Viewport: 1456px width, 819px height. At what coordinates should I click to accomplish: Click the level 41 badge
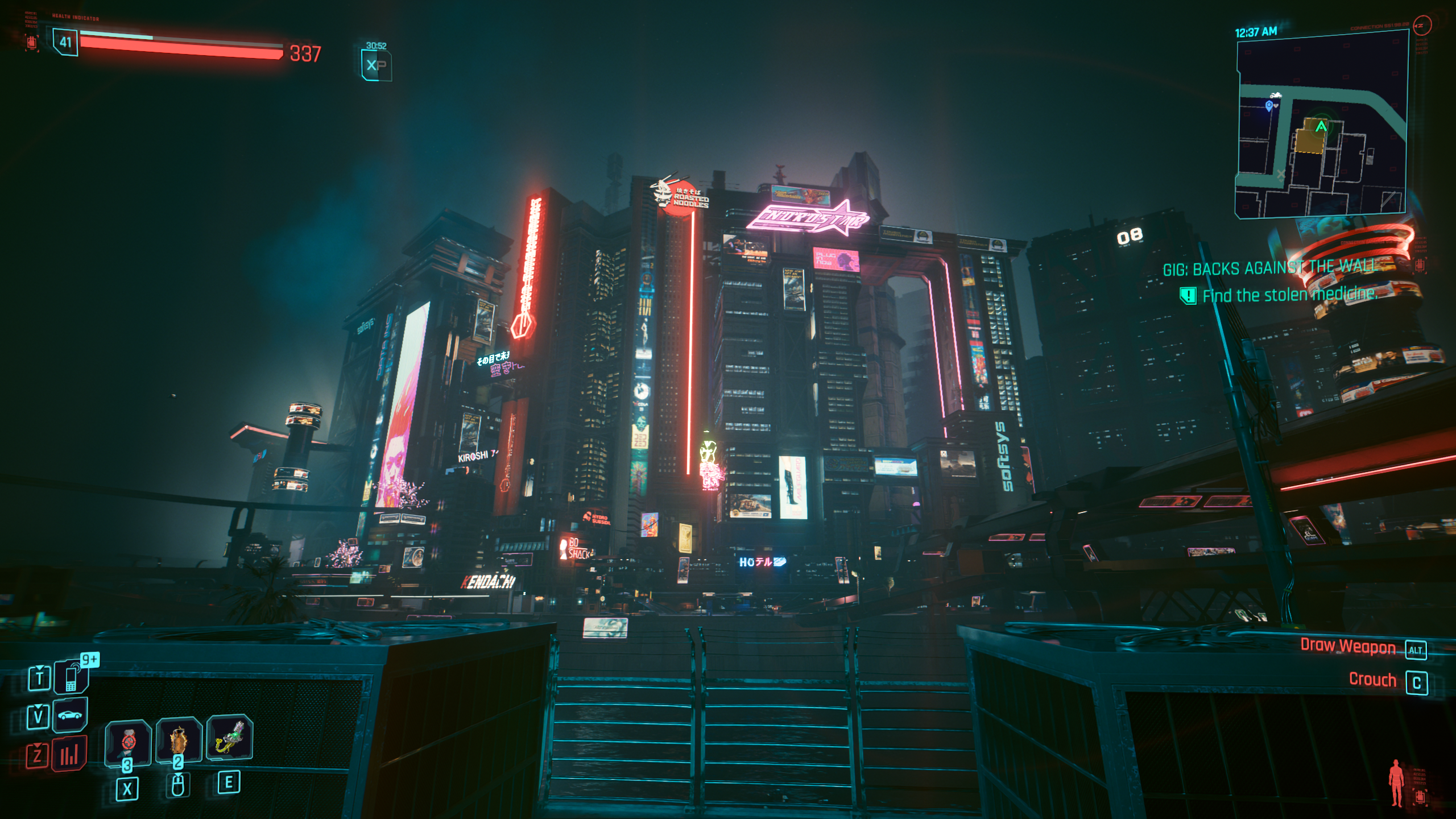pos(65,42)
